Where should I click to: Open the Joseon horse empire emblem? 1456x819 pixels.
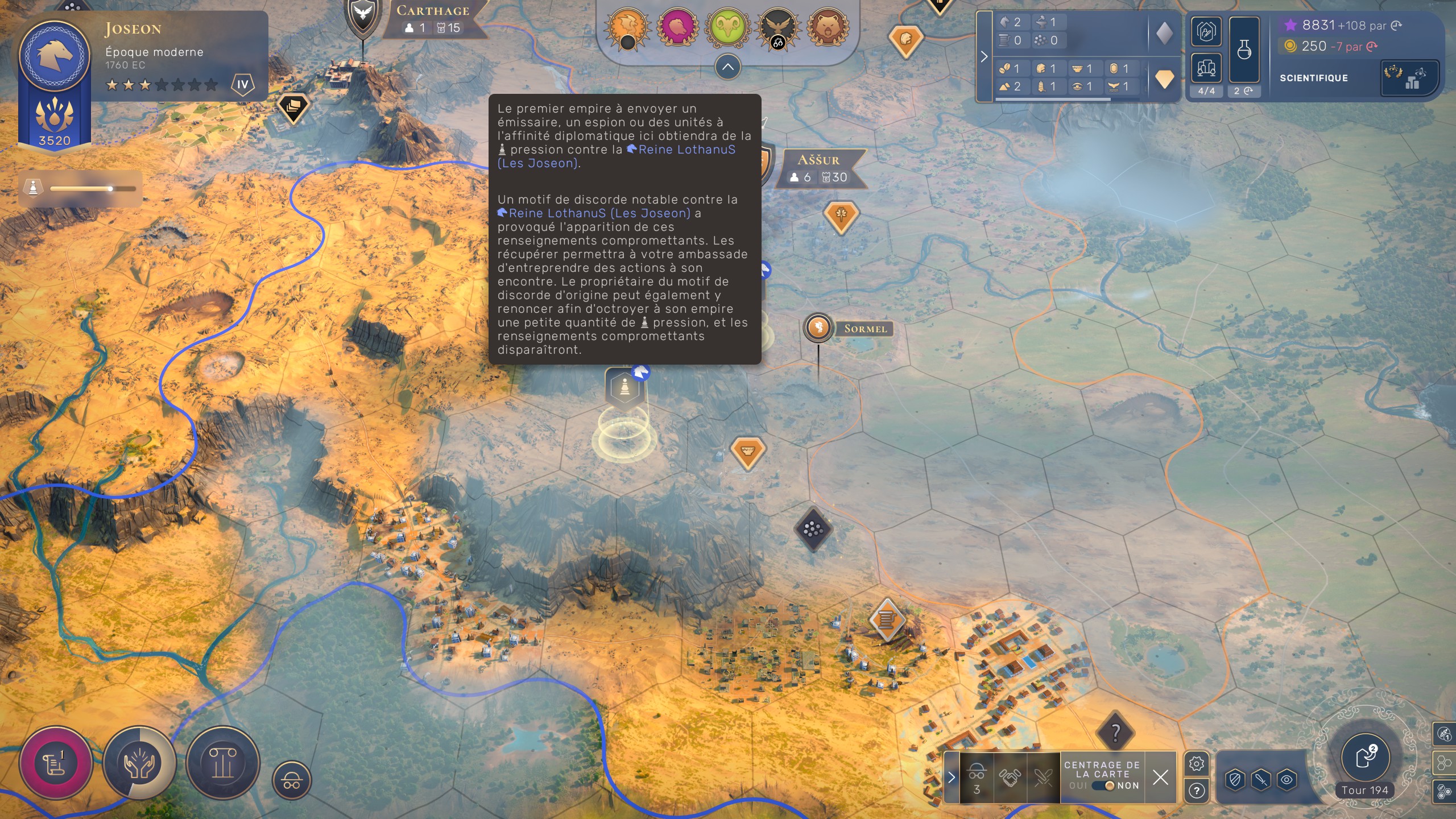(x=55, y=55)
